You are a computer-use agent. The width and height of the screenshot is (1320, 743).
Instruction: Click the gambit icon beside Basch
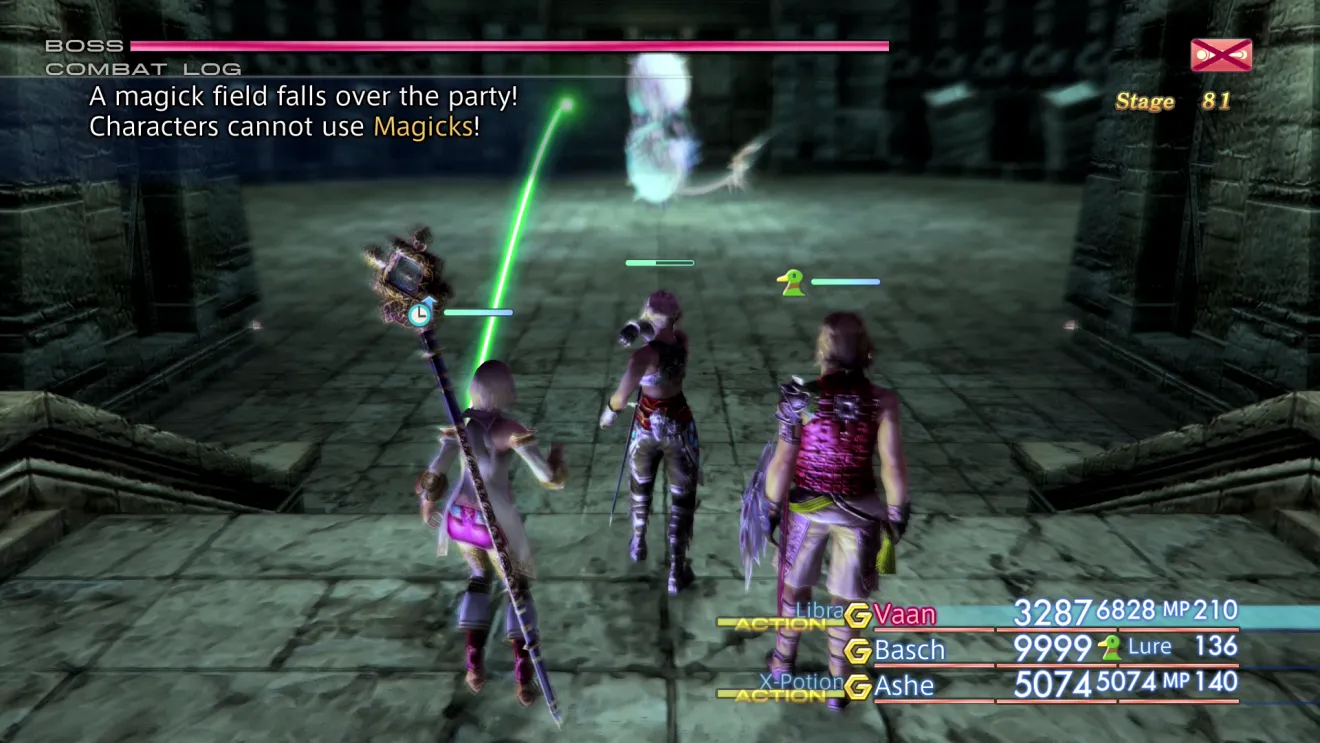pyautogui.click(x=857, y=651)
